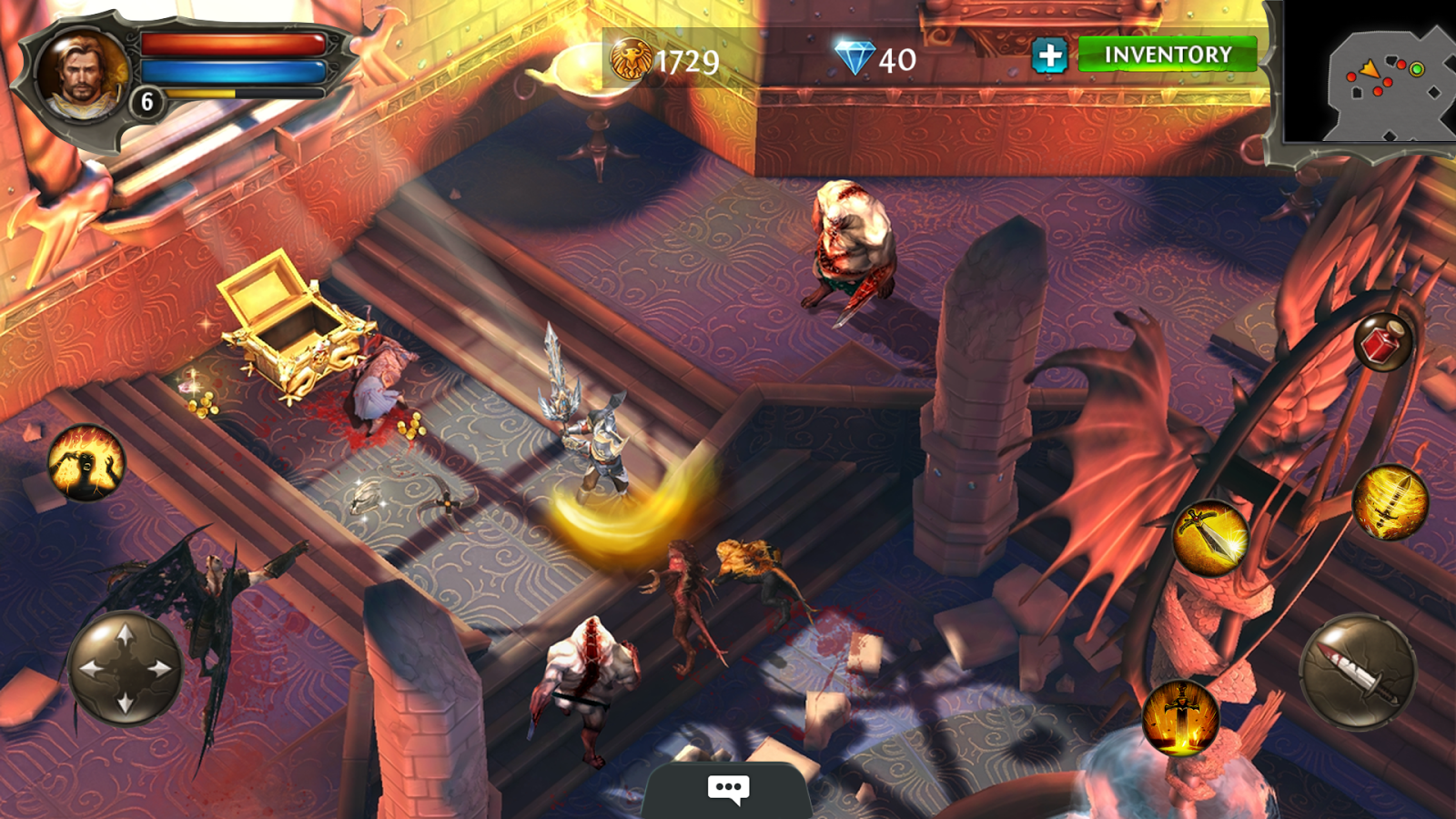The height and width of the screenshot is (819, 1456).
Task: Use the red health potion
Action: [x=1382, y=342]
